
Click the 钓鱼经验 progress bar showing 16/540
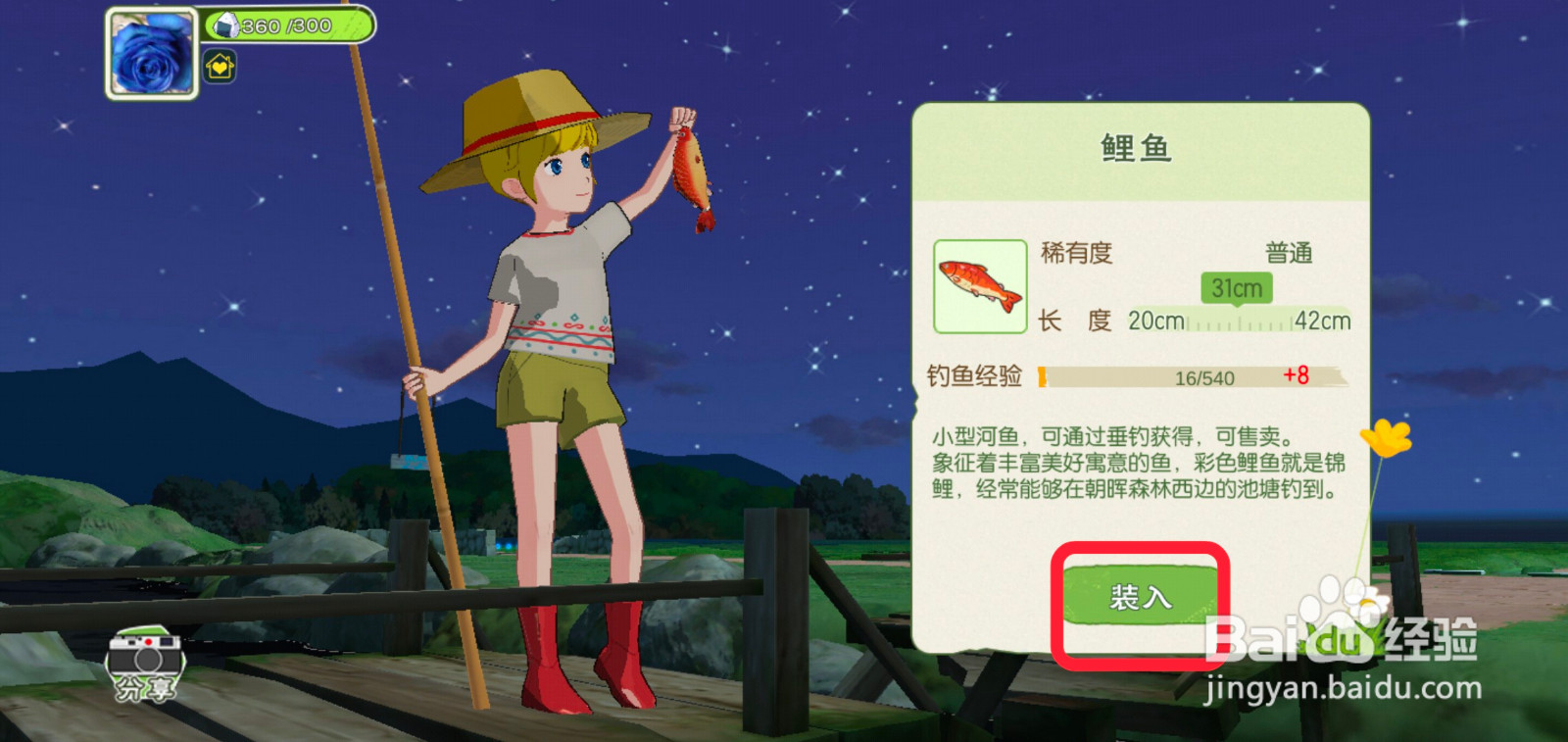coord(1205,375)
